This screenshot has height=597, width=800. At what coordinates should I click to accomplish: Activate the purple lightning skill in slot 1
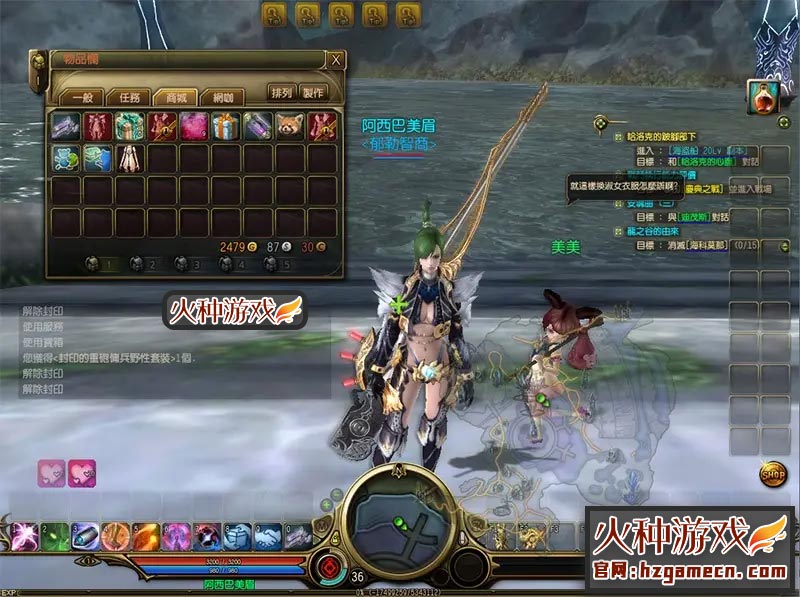(x=24, y=536)
